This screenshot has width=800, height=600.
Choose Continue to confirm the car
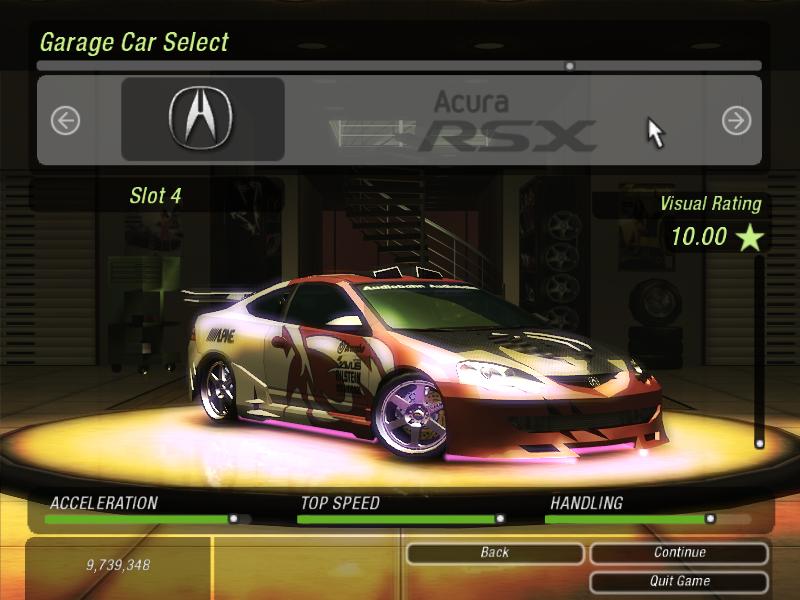click(x=679, y=553)
